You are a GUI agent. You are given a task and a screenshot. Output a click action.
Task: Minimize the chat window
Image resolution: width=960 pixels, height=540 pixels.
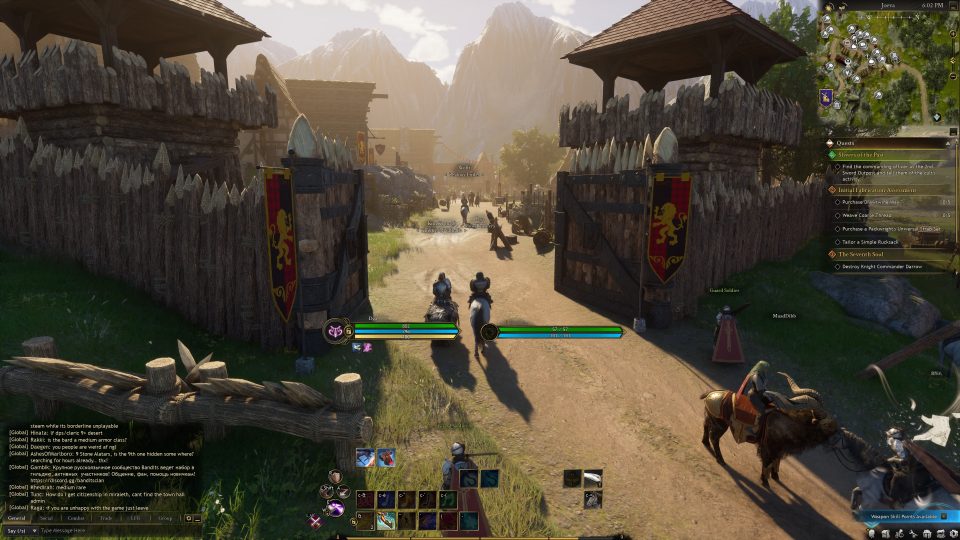(198, 518)
